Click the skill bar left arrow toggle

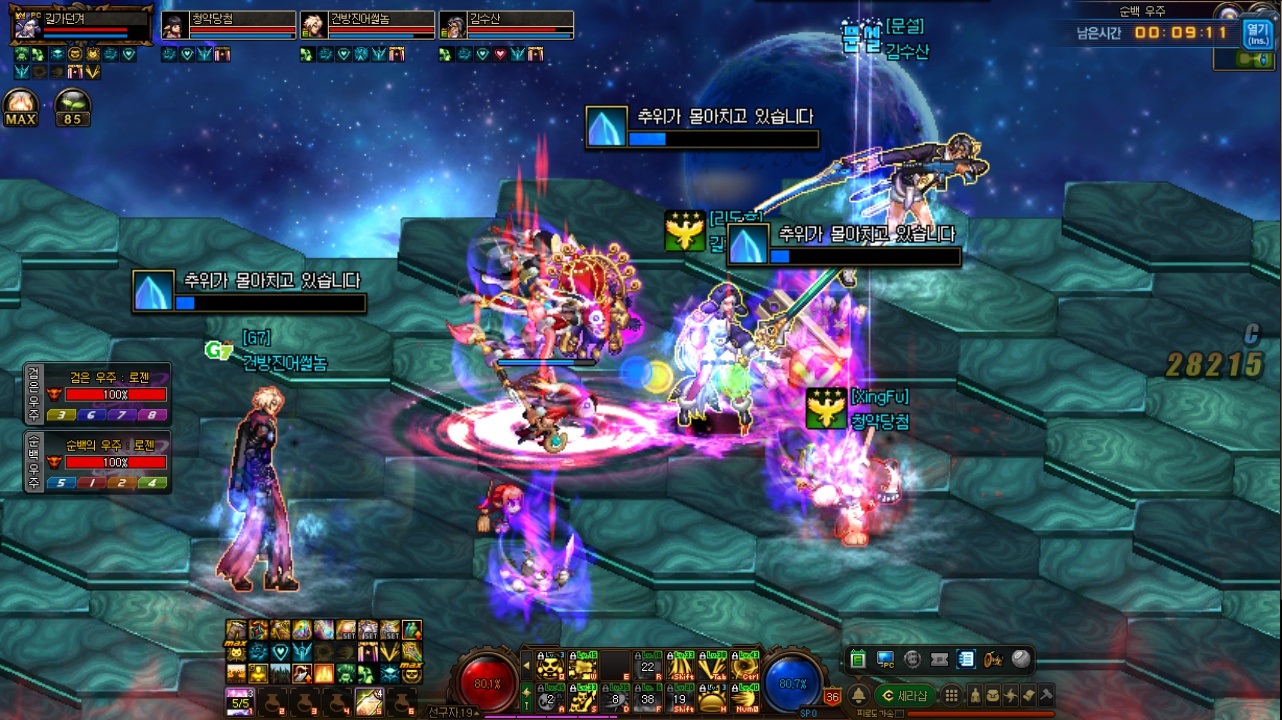pyautogui.click(x=527, y=665)
